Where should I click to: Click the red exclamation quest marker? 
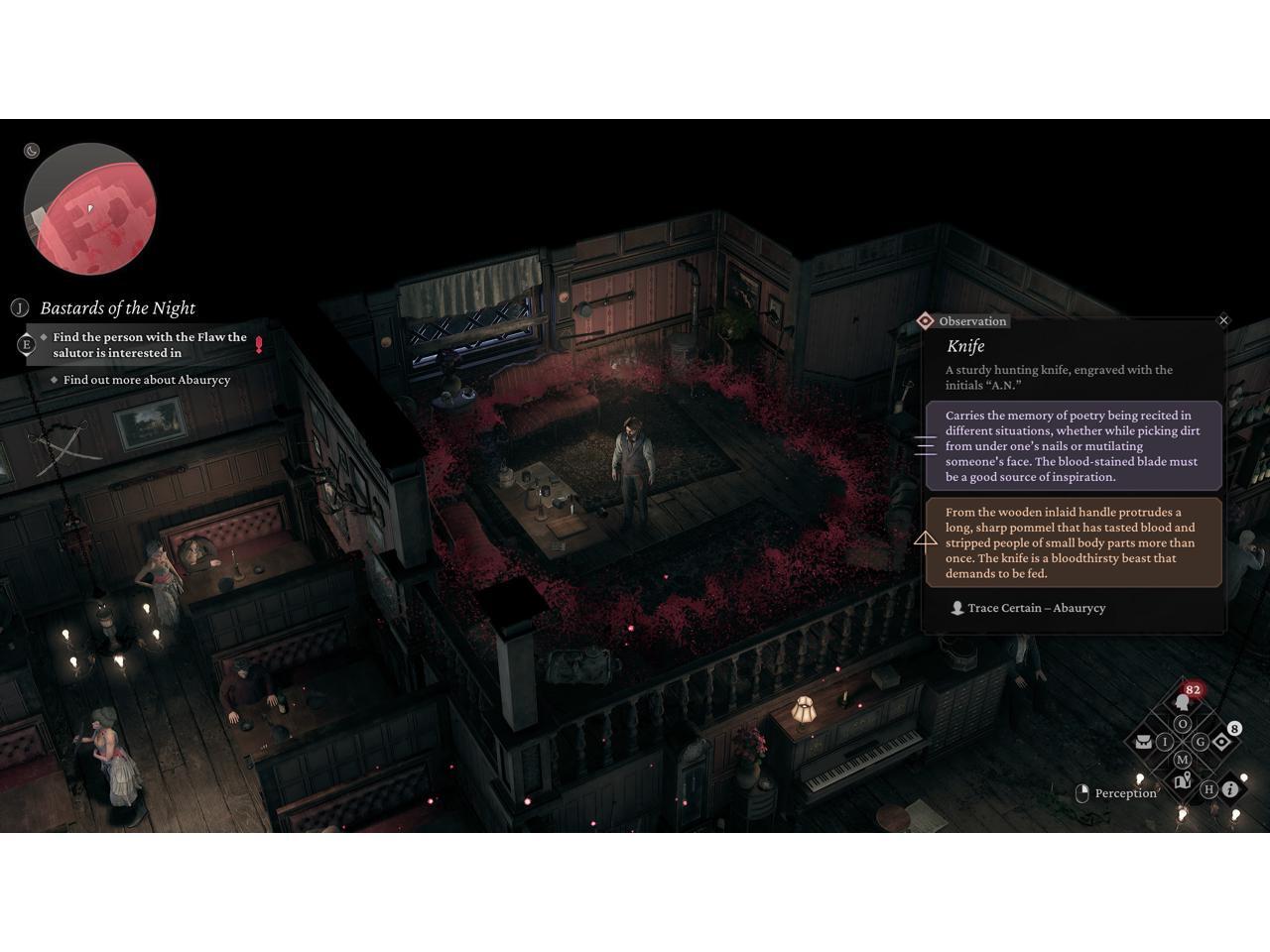point(259,345)
